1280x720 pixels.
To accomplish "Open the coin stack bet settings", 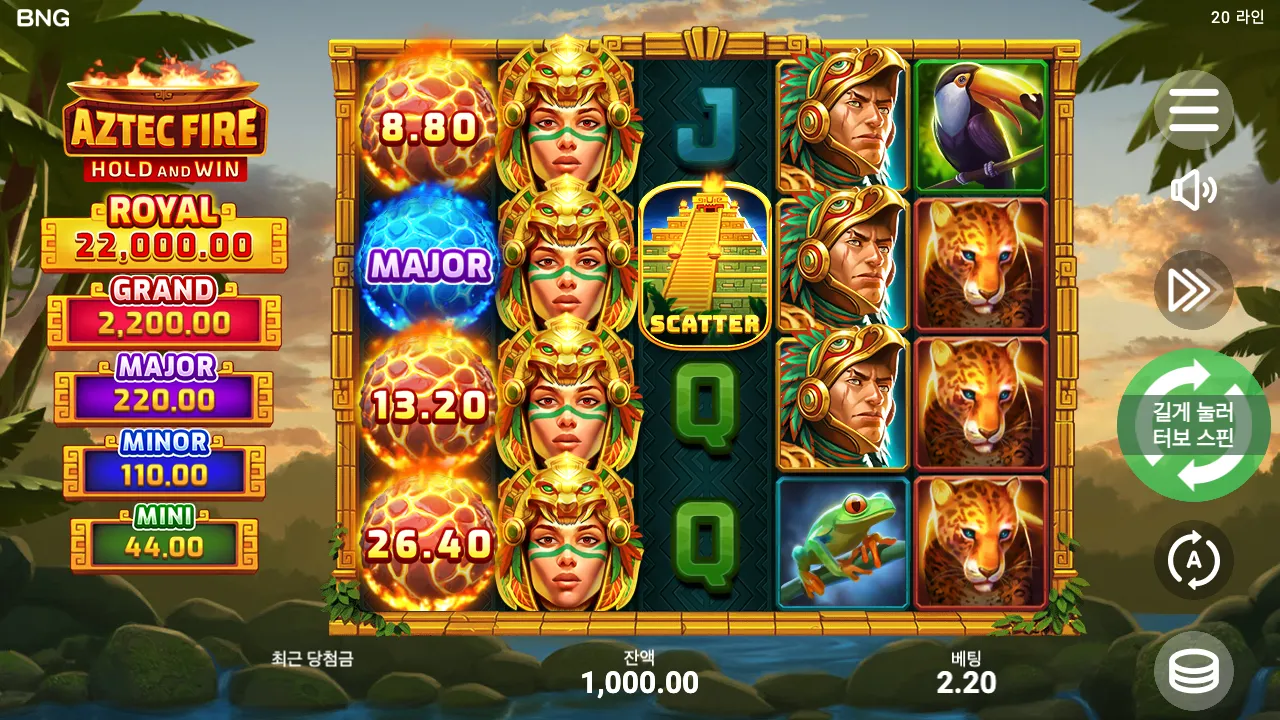I will pyautogui.click(x=1193, y=671).
